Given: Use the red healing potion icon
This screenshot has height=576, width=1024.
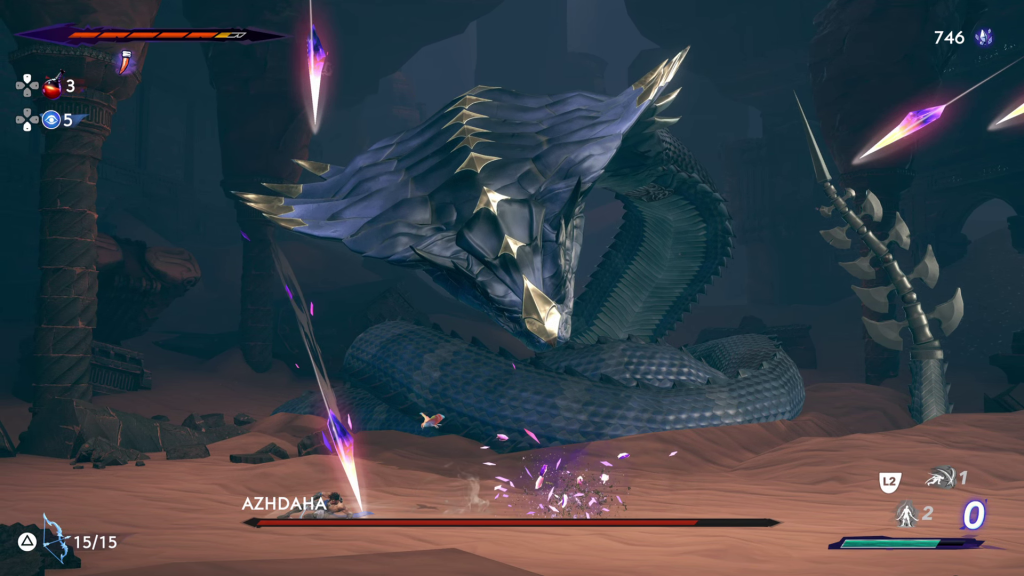Looking at the screenshot, I should (x=53, y=86).
